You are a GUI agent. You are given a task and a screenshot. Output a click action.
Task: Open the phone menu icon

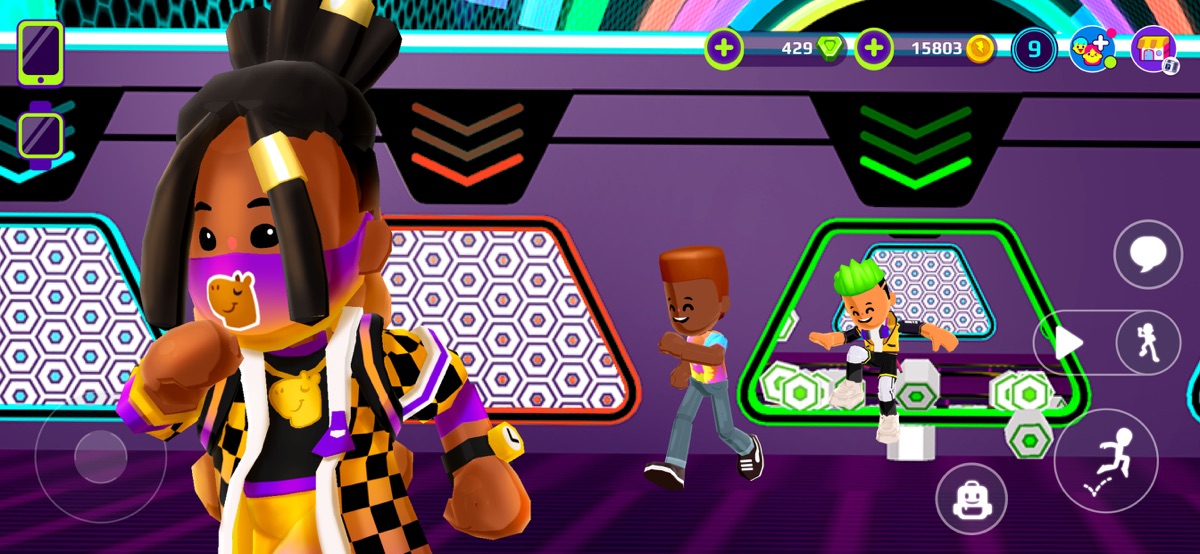(40, 52)
